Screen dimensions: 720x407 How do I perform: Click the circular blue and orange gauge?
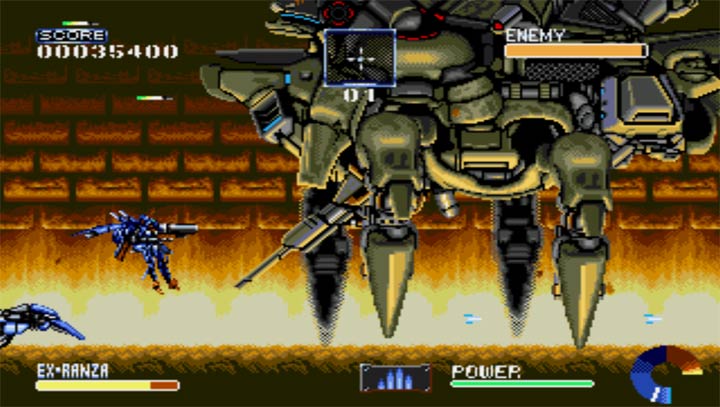(663, 375)
